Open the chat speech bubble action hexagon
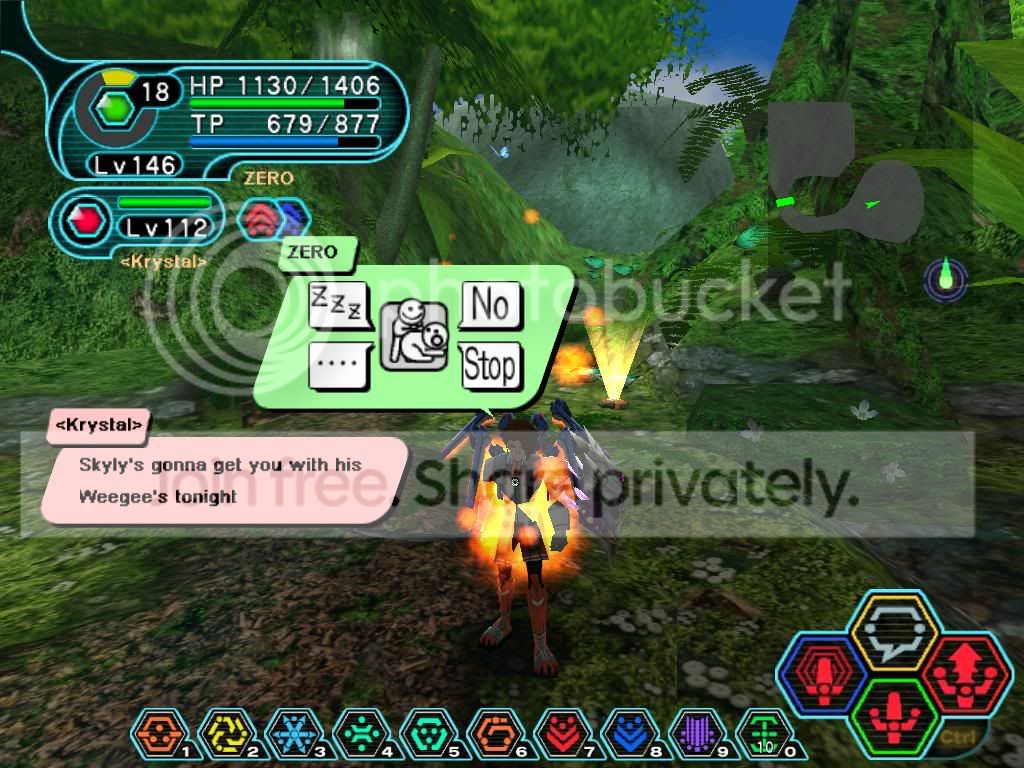The image size is (1024, 768). click(x=891, y=632)
